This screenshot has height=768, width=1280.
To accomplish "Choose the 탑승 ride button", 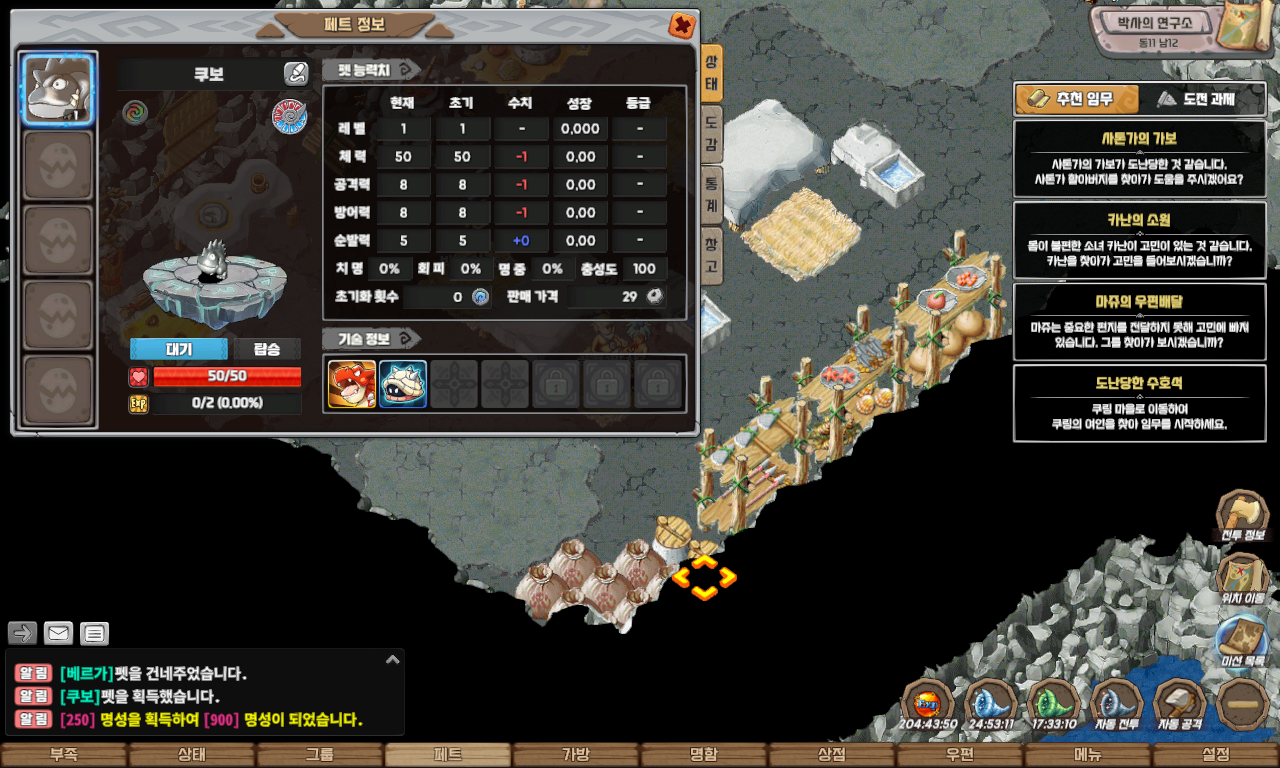I will tap(267, 349).
